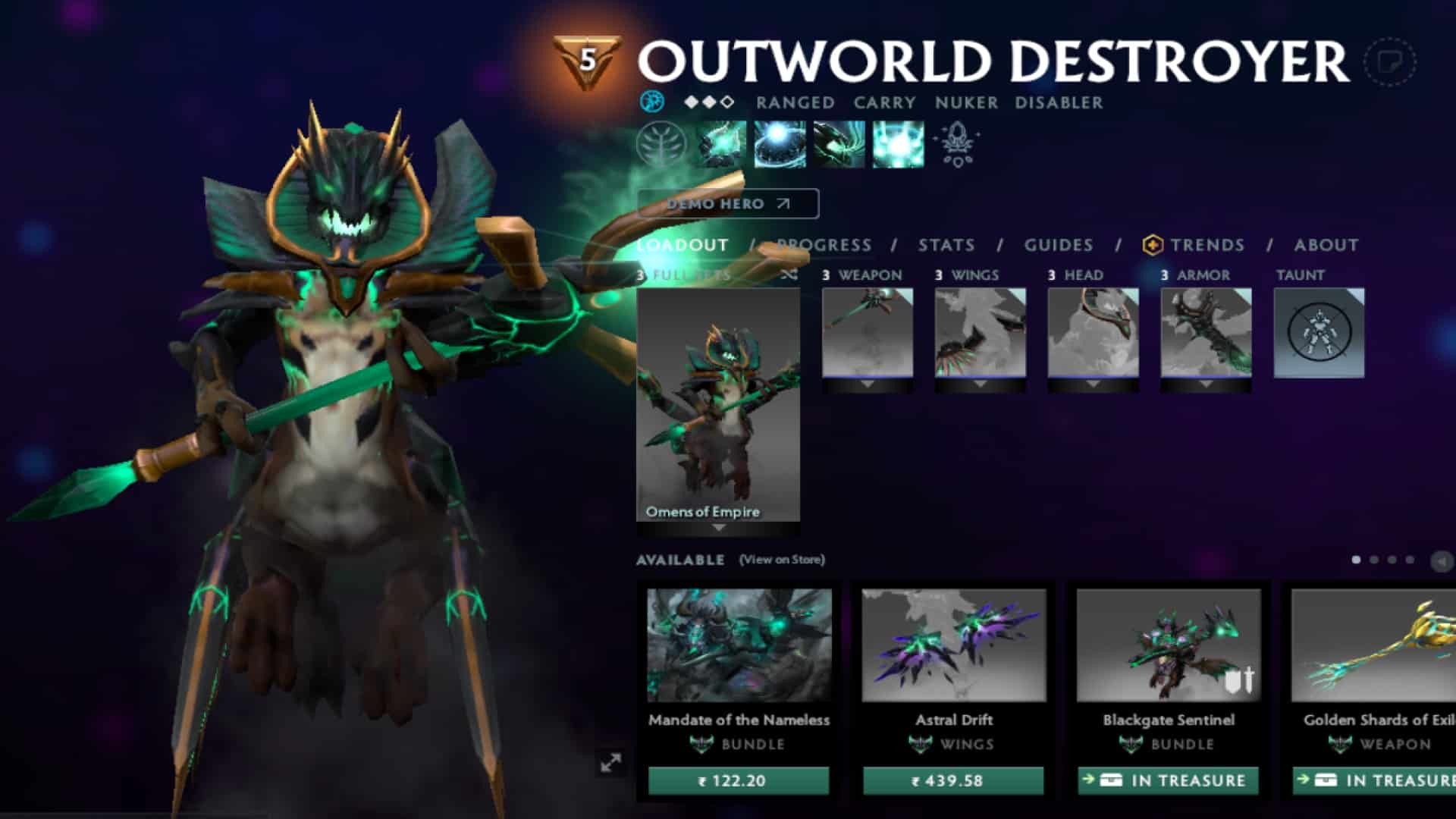Select the second complexity diamond
The width and height of the screenshot is (1456, 819).
click(711, 100)
